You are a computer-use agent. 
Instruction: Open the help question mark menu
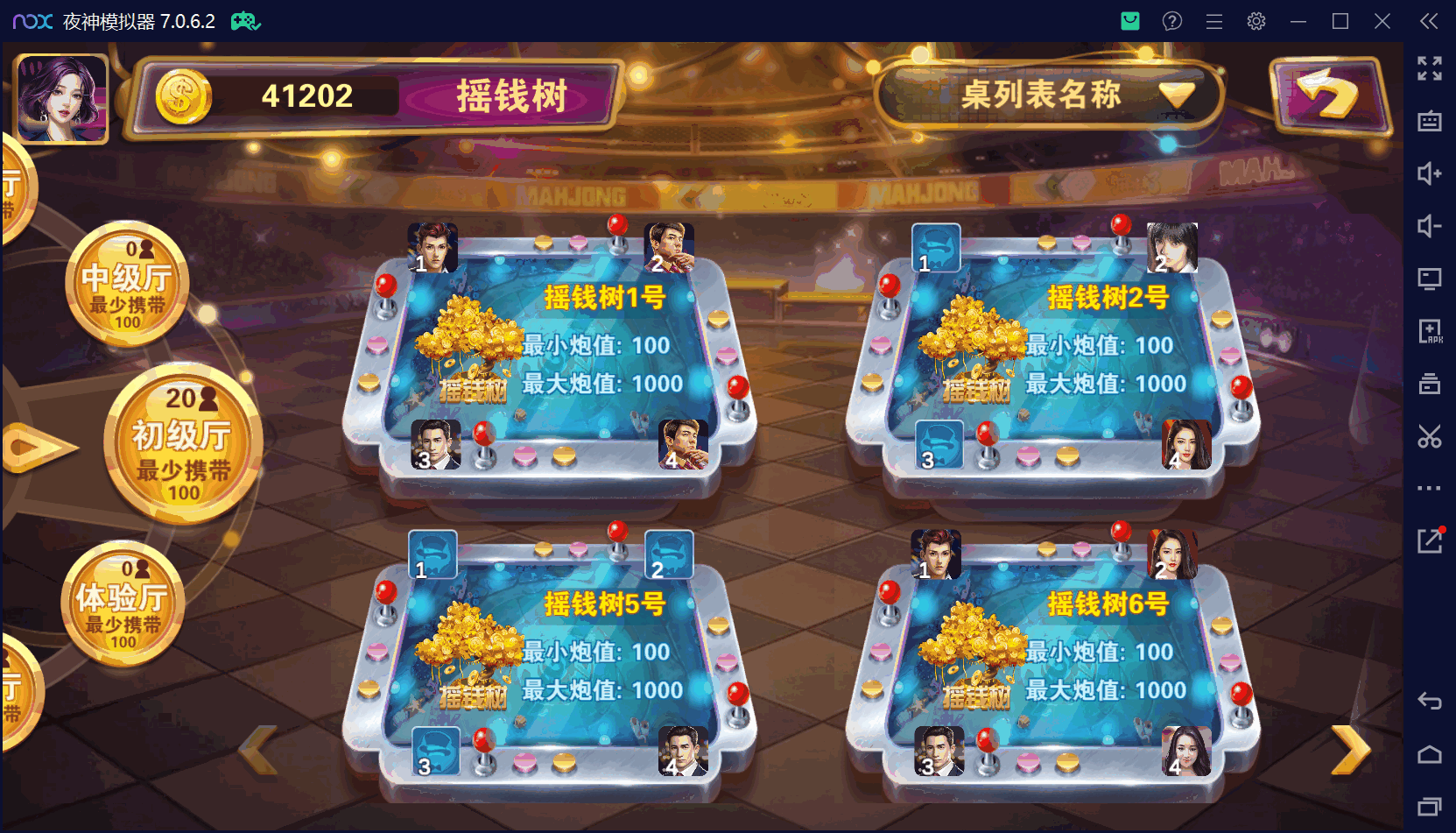coord(1171,20)
